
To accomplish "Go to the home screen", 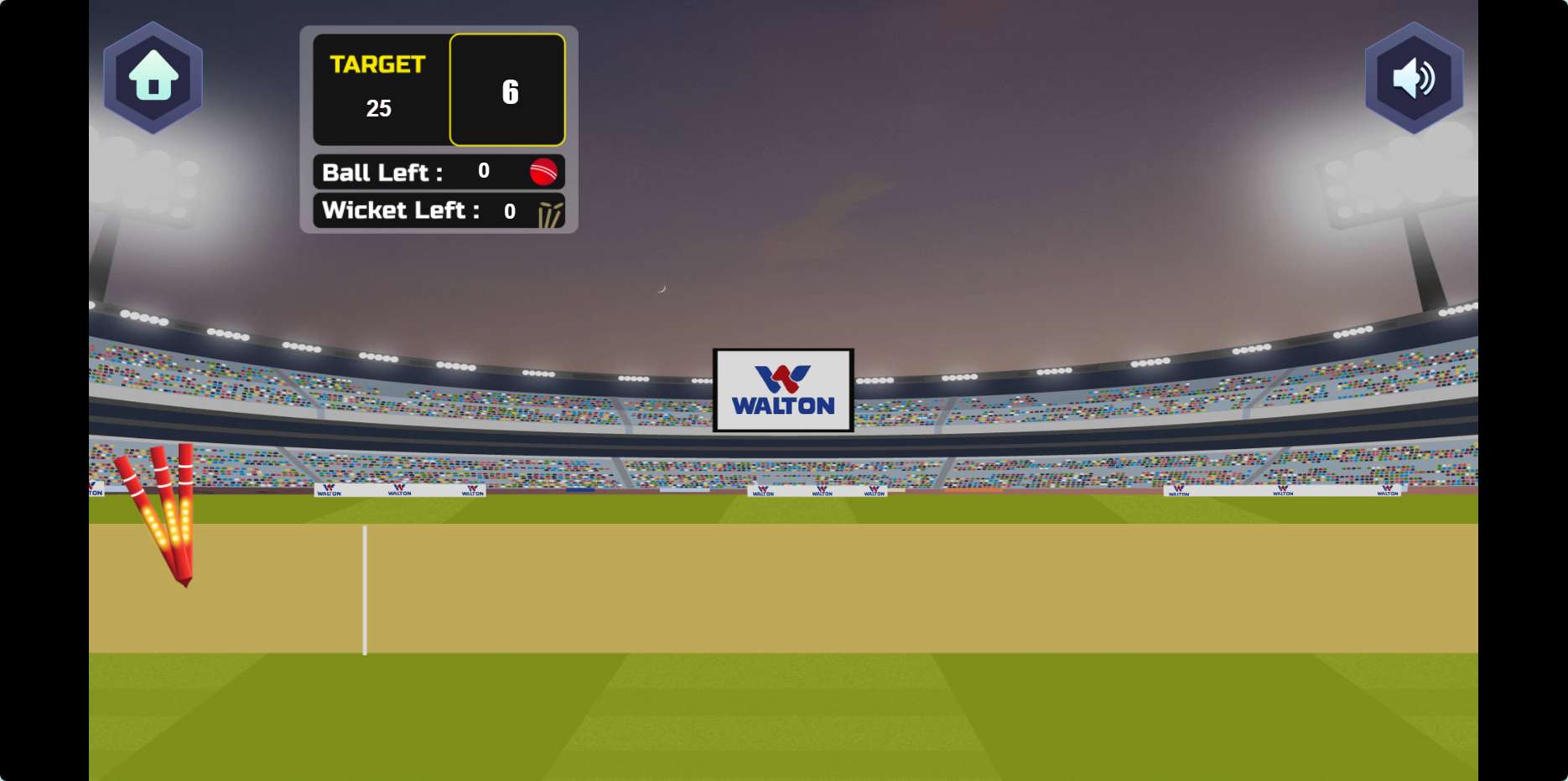I will click(x=153, y=77).
